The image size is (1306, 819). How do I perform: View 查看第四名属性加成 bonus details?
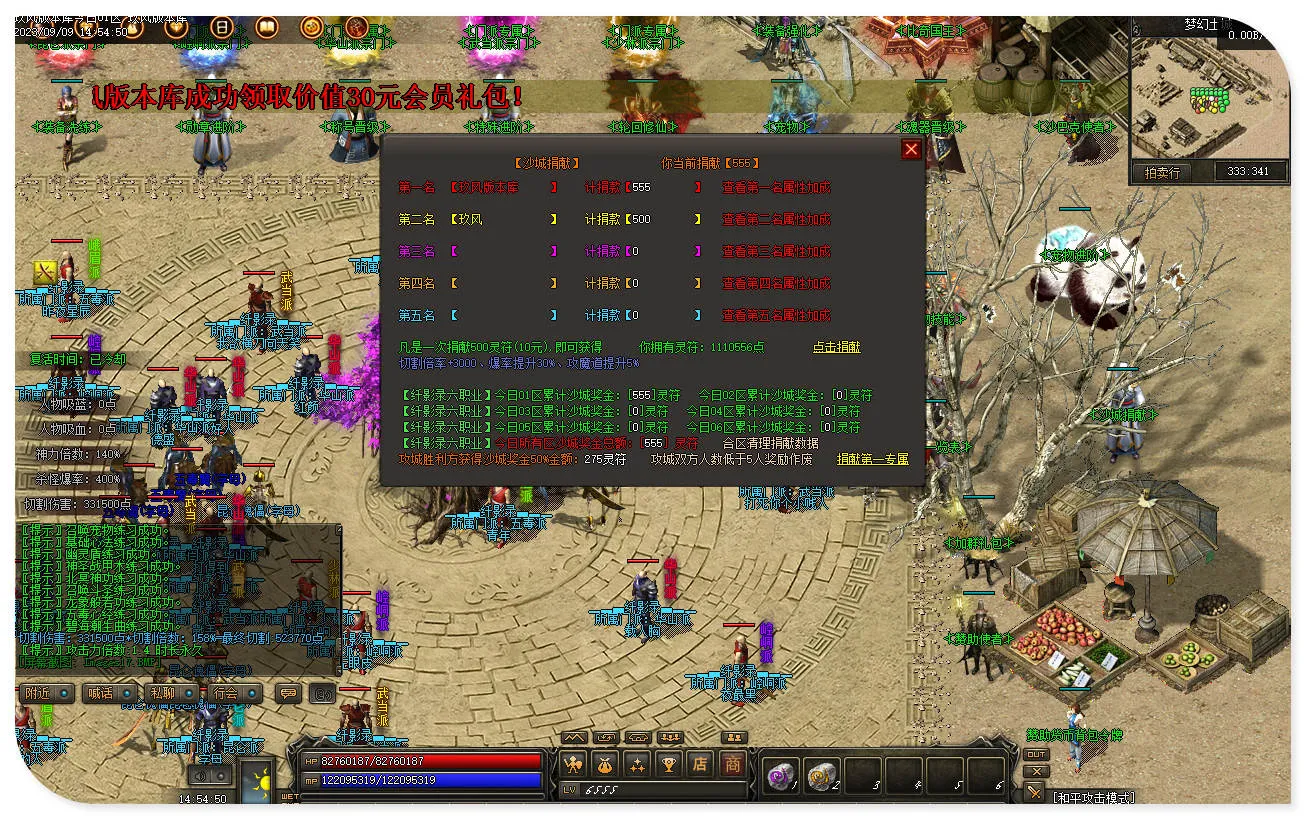pyautogui.click(x=776, y=283)
